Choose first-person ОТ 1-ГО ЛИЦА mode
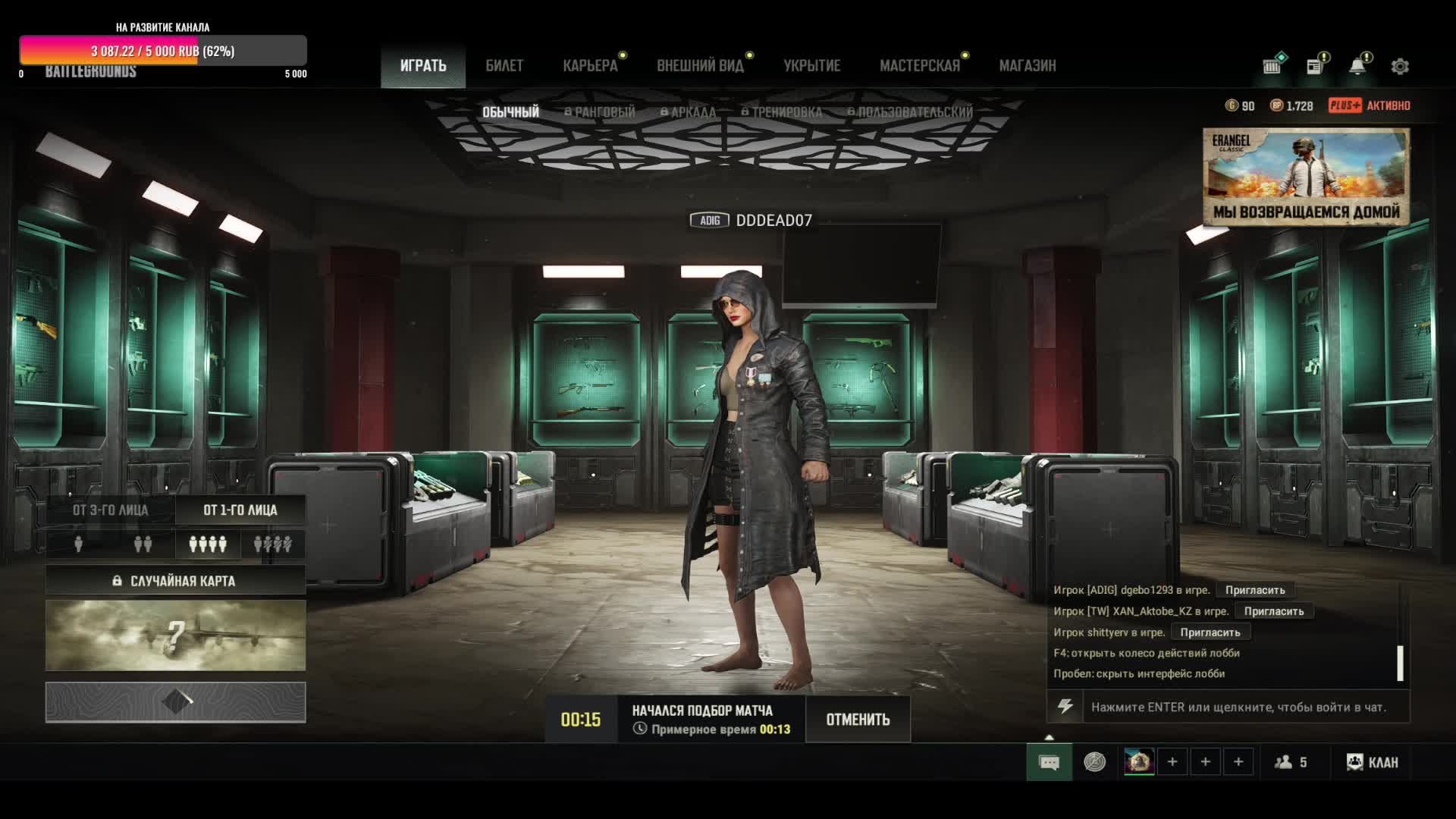1456x819 pixels. coord(240,510)
